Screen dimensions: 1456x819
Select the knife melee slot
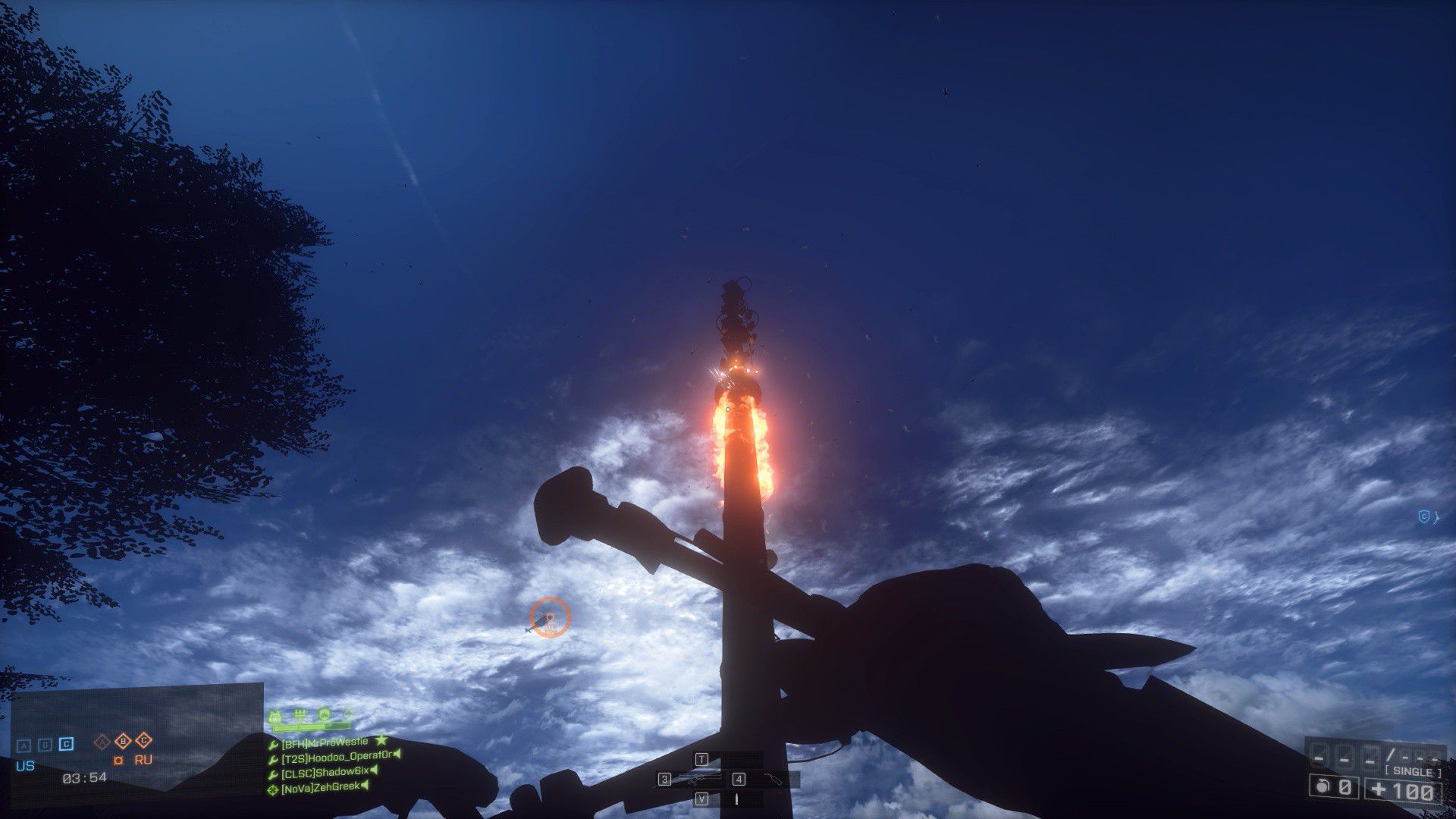click(x=735, y=799)
